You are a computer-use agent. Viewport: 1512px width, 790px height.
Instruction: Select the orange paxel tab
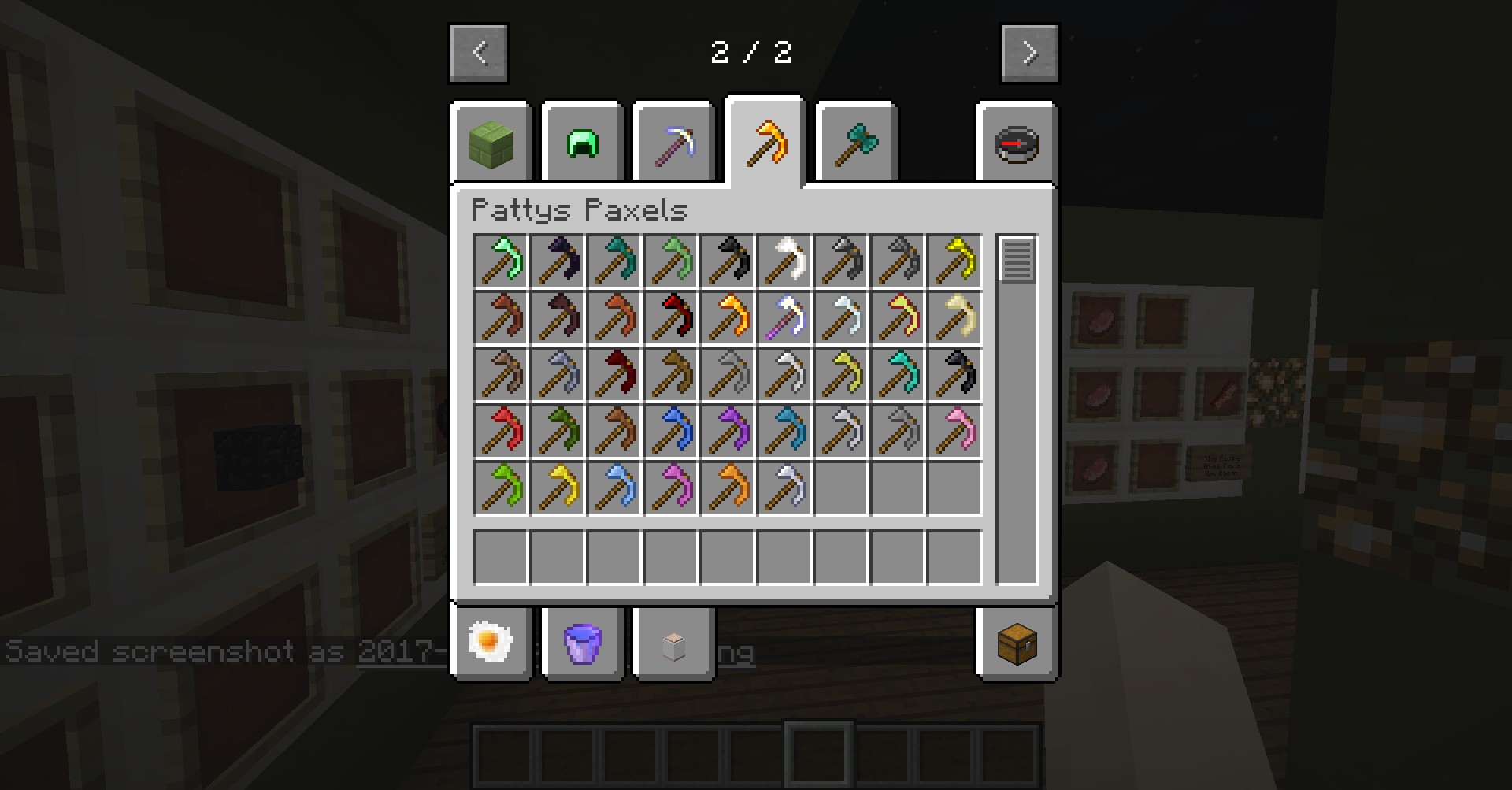[x=765, y=142]
